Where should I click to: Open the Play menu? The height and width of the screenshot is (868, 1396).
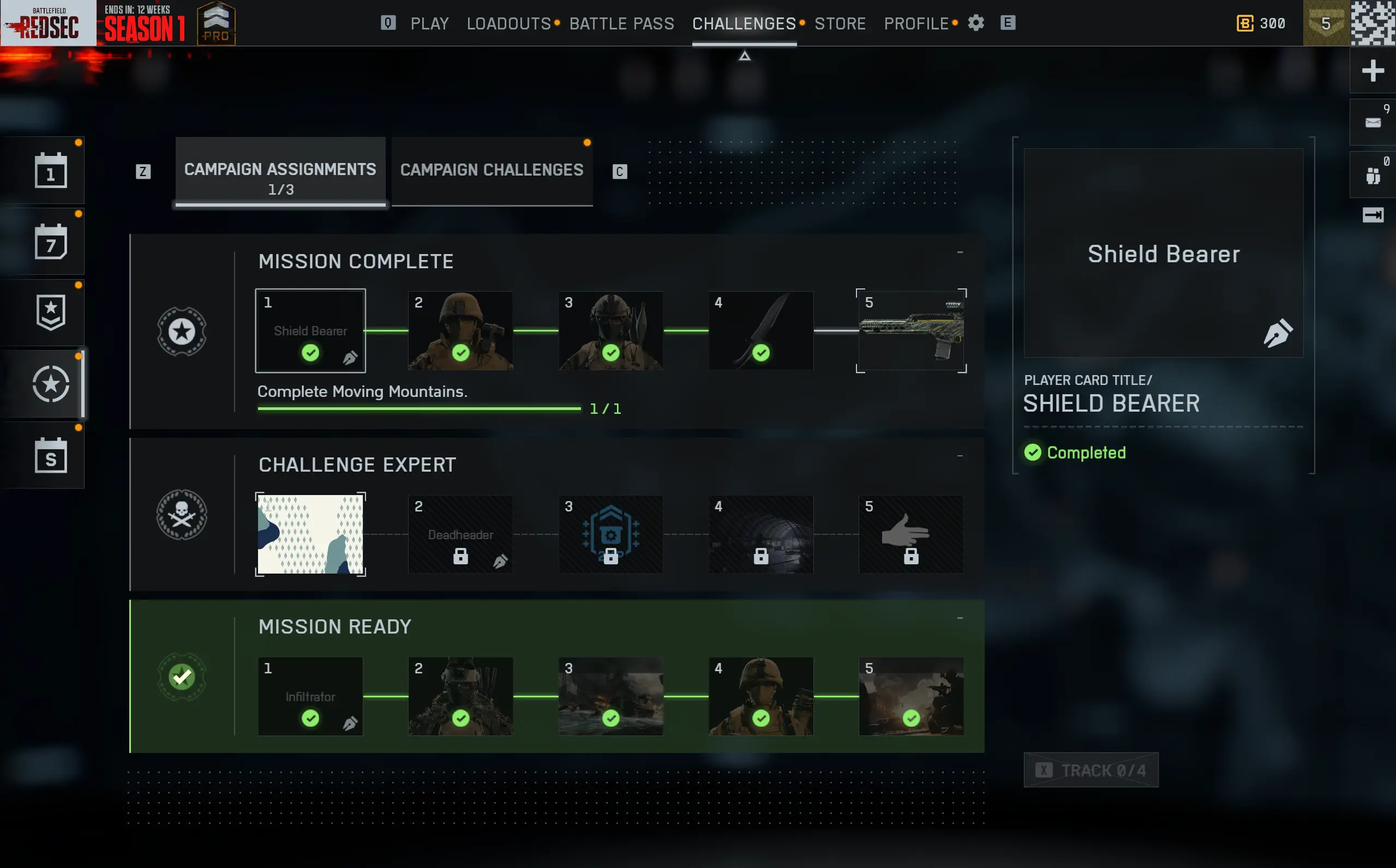(x=429, y=23)
